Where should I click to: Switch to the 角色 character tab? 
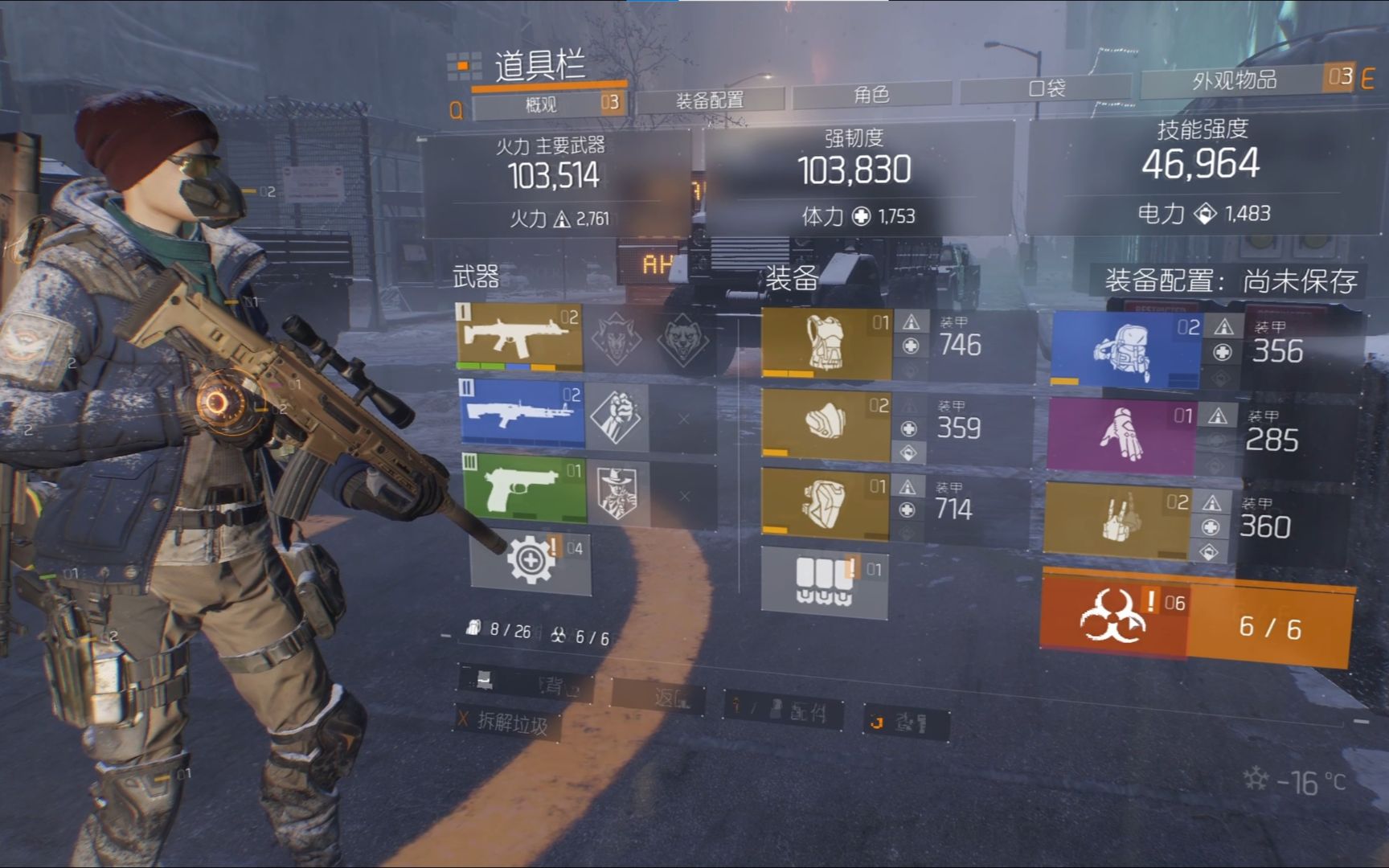pyautogui.click(x=871, y=95)
